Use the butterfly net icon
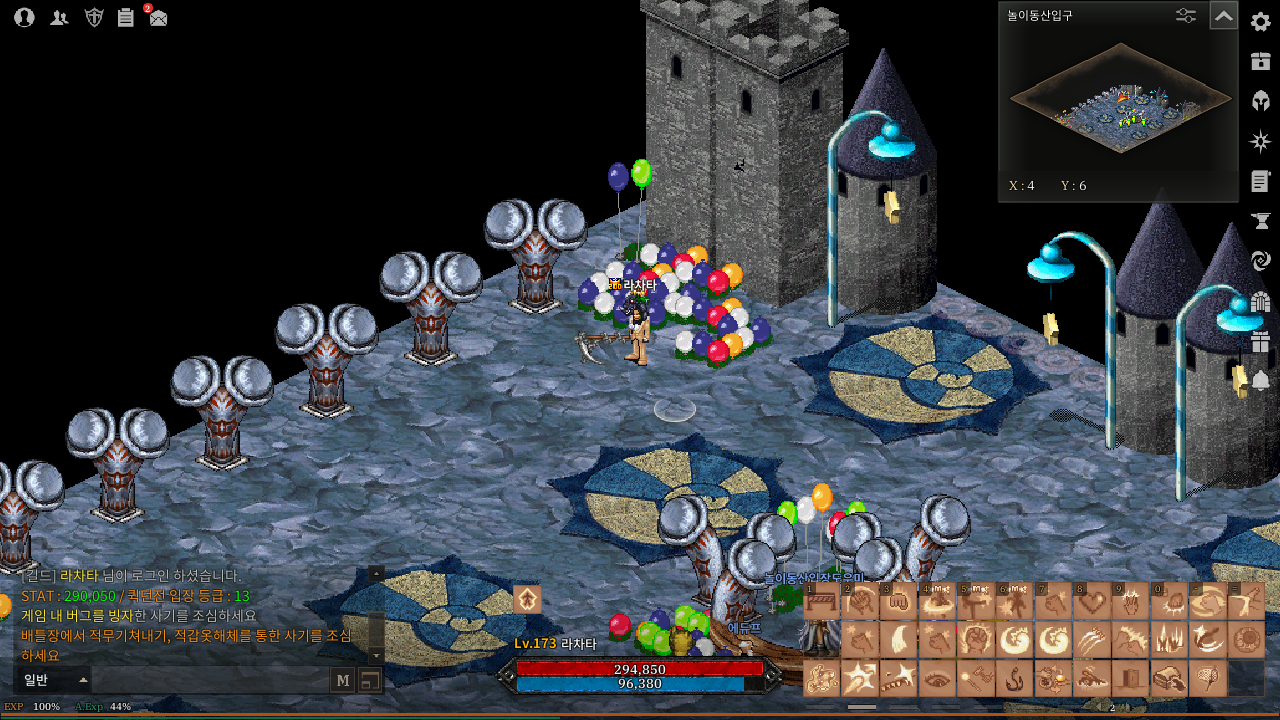This screenshot has width=1280, height=720. (x=1208, y=679)
